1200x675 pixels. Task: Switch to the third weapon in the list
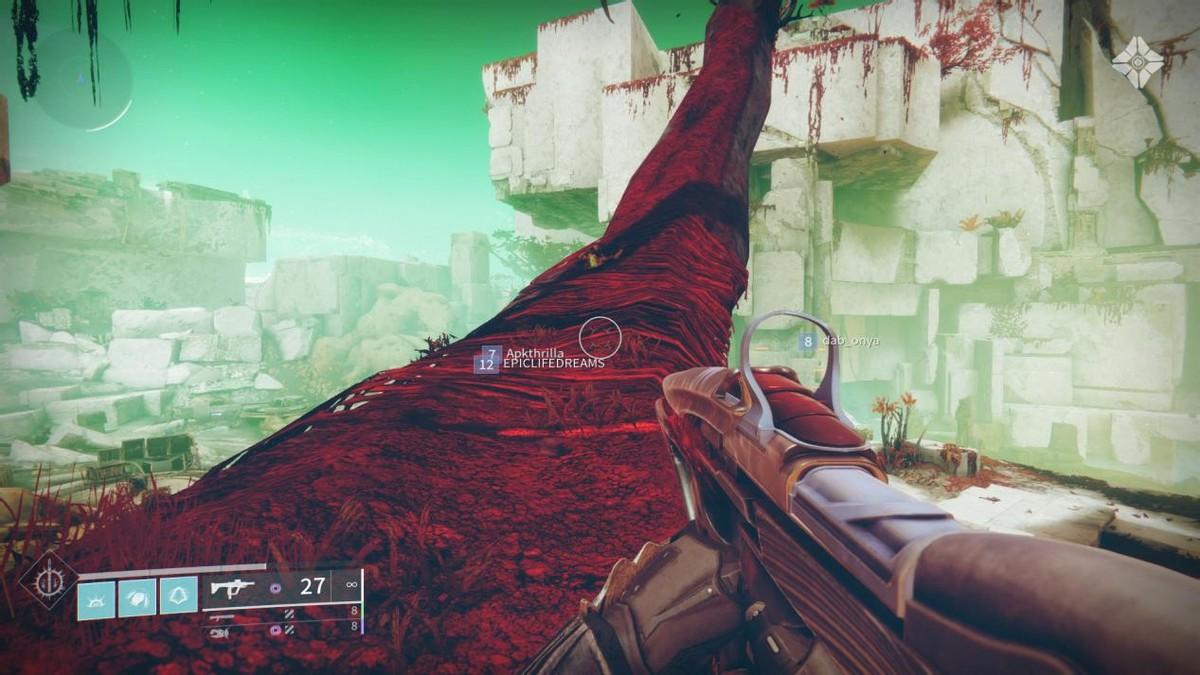coord(220,632)
